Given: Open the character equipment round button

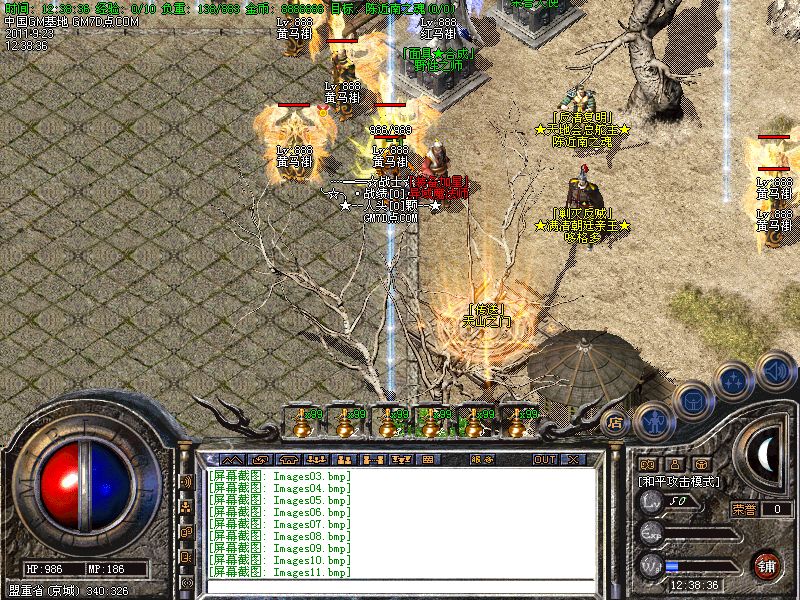Looking at the screenshot, I should point(652,420).
